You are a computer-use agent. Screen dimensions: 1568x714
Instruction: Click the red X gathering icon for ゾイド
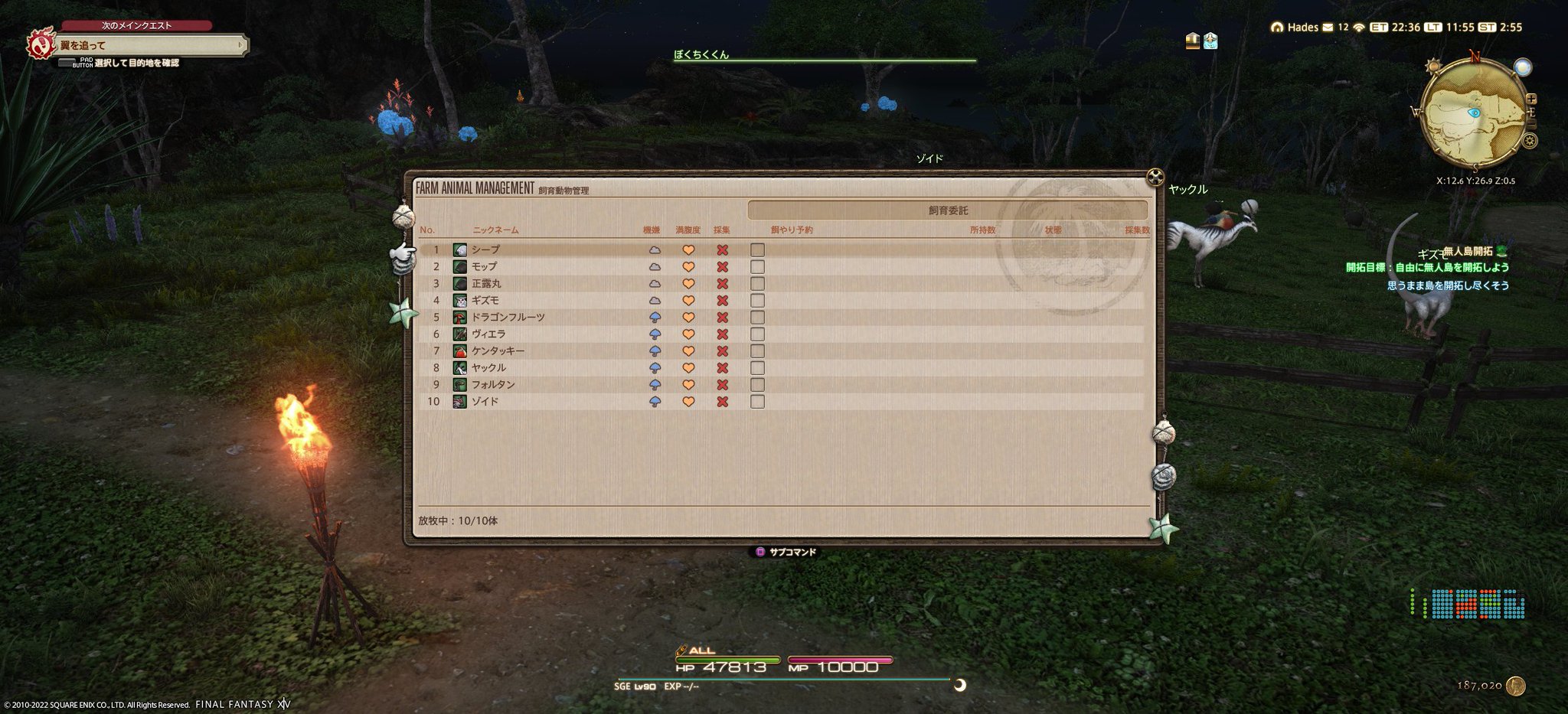pyautogui.click(x=720, y=401)
